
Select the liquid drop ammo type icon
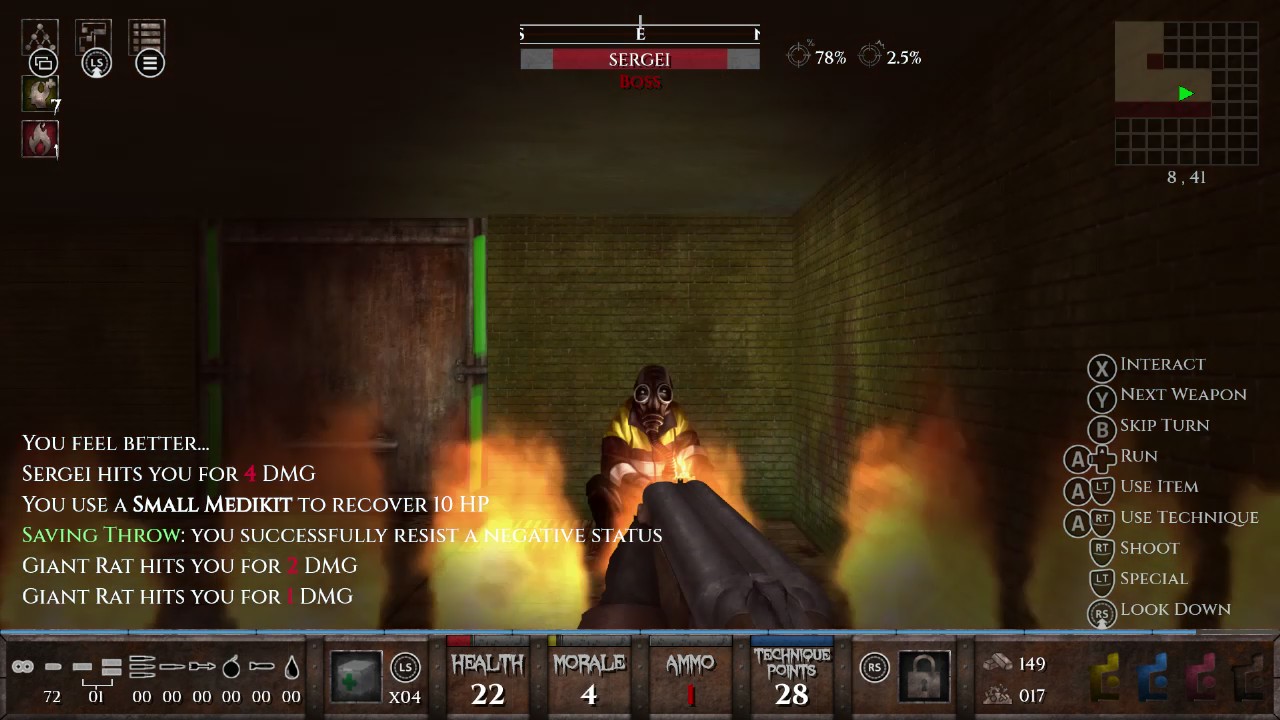point(291,666)
